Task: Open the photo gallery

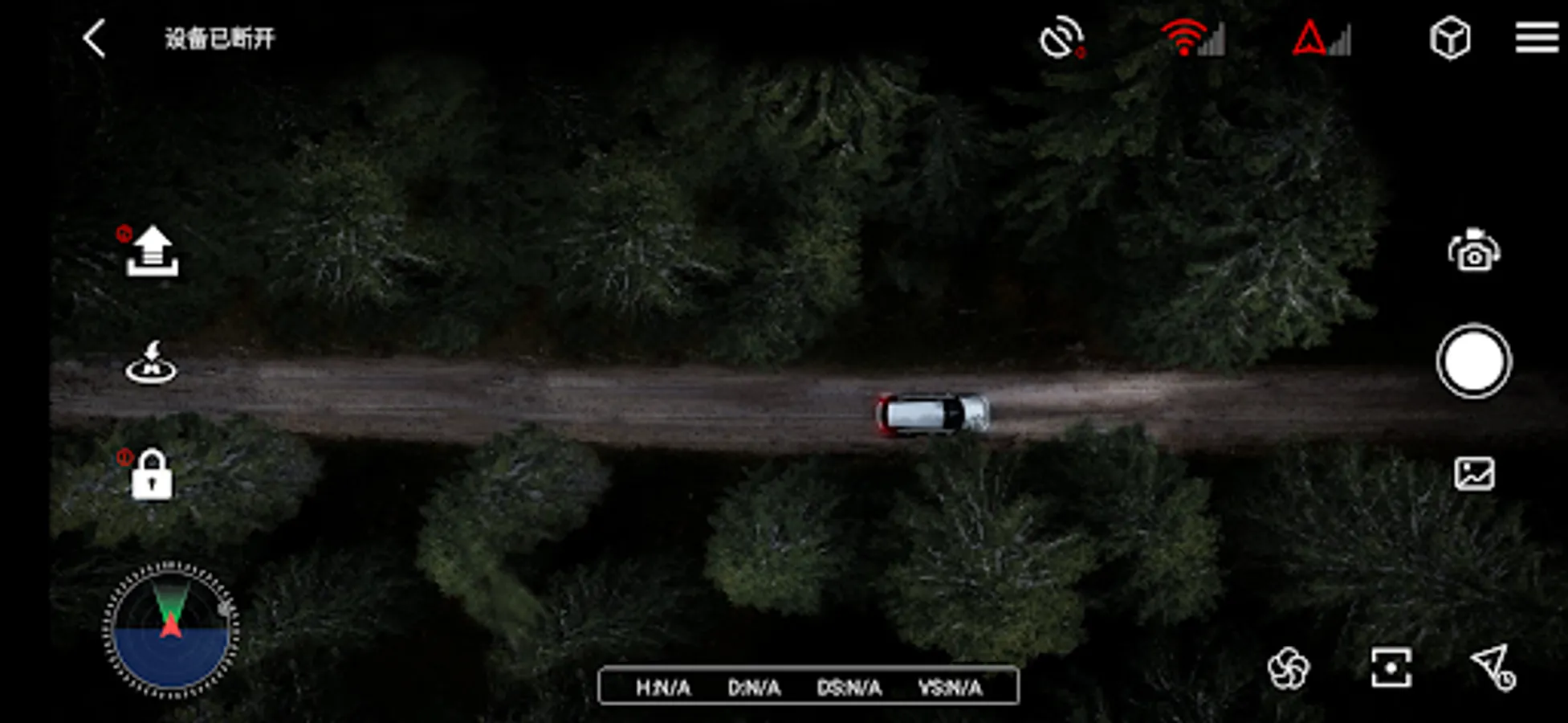Action: click(x=1474, y=474)
